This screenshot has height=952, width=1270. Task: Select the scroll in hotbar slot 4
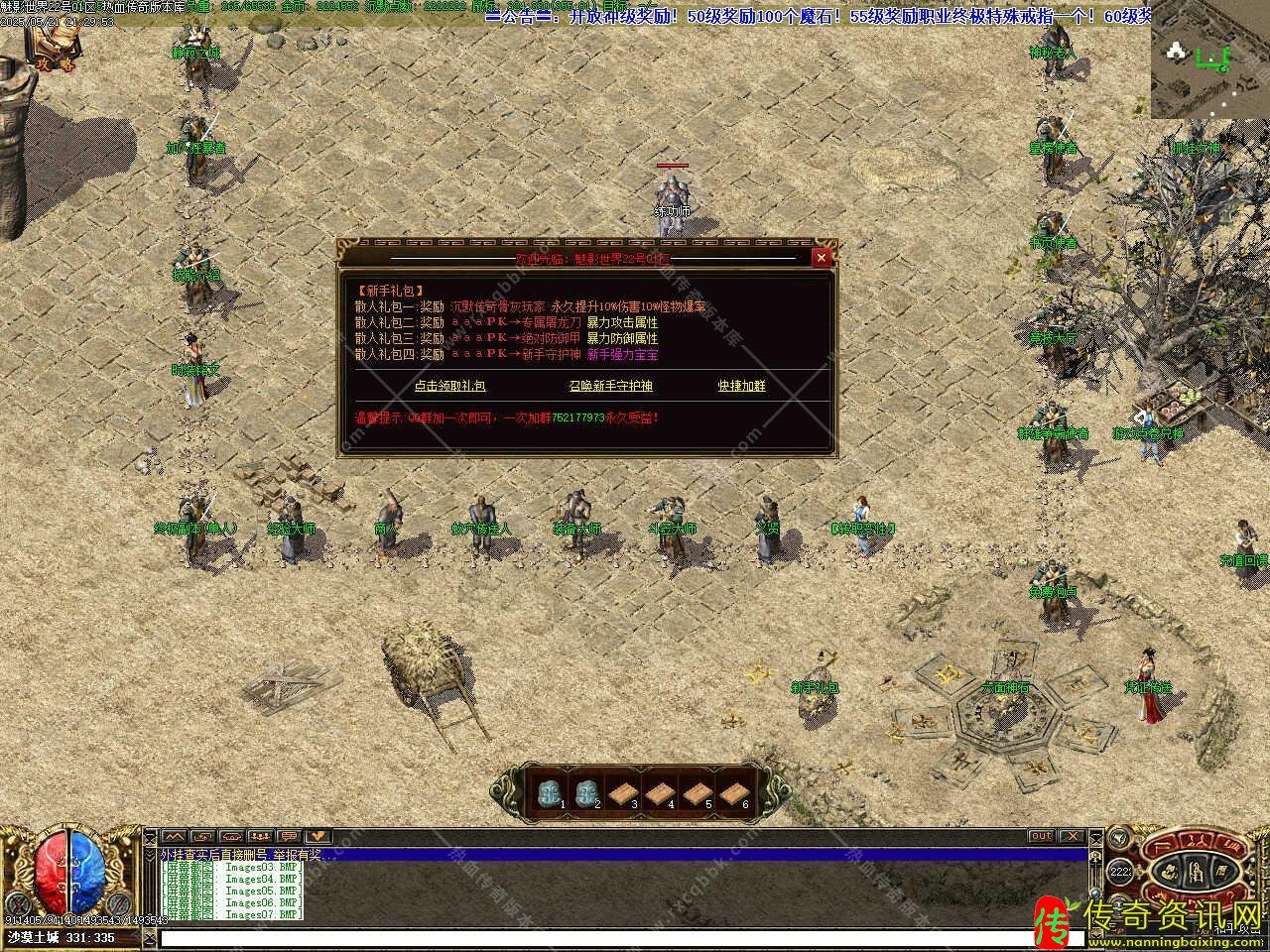659,792
